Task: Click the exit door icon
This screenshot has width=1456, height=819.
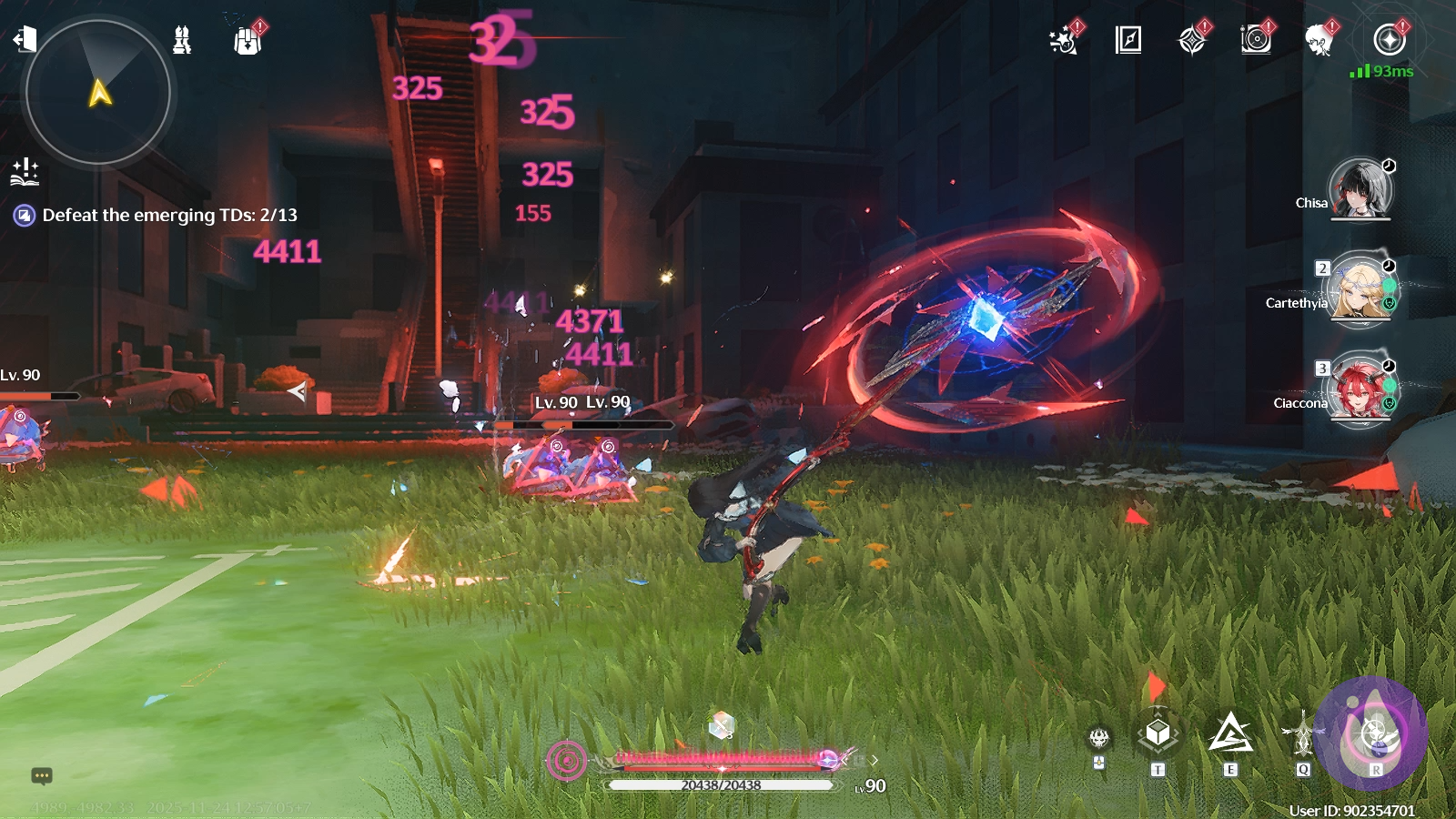Action: click(x=25, y=39)
